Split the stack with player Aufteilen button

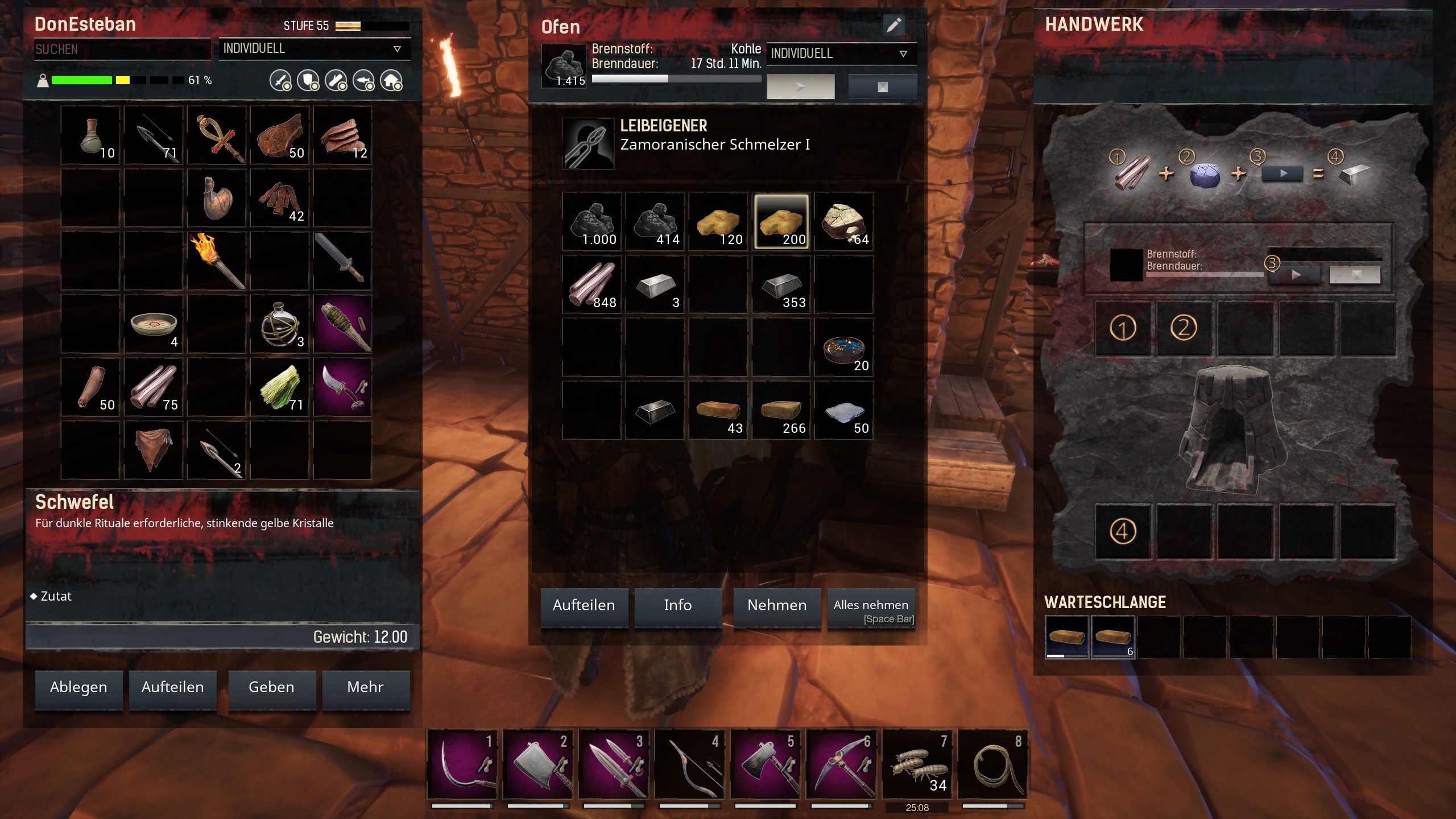click(x=172, y=688)
